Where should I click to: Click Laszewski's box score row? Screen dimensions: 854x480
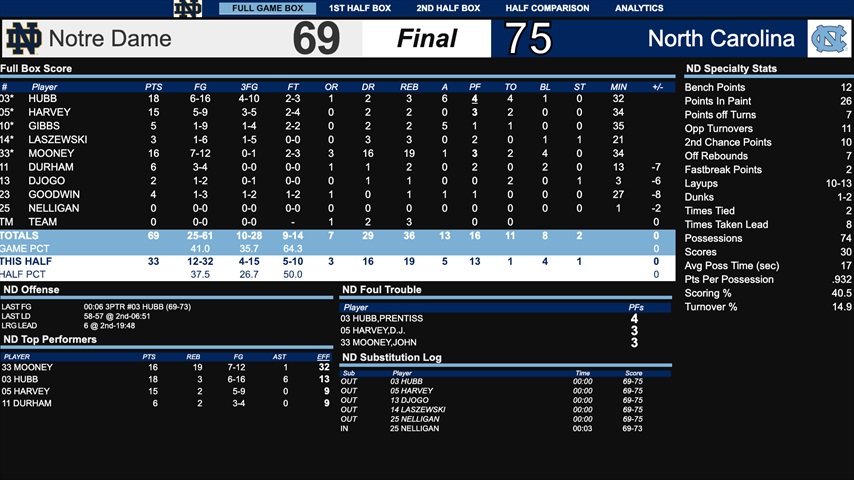(58, 140)
